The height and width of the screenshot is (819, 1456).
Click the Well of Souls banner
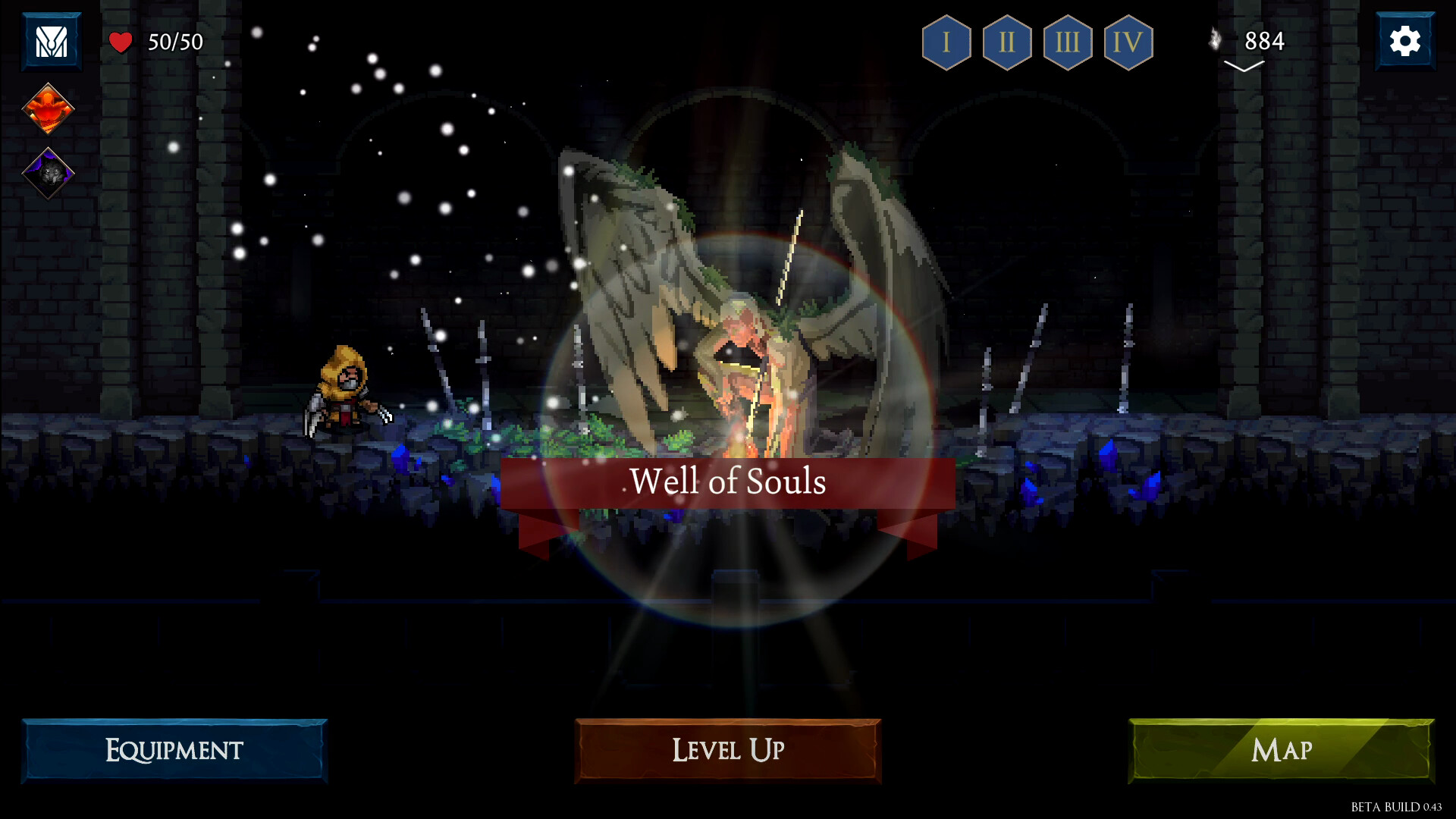point(728,482)
